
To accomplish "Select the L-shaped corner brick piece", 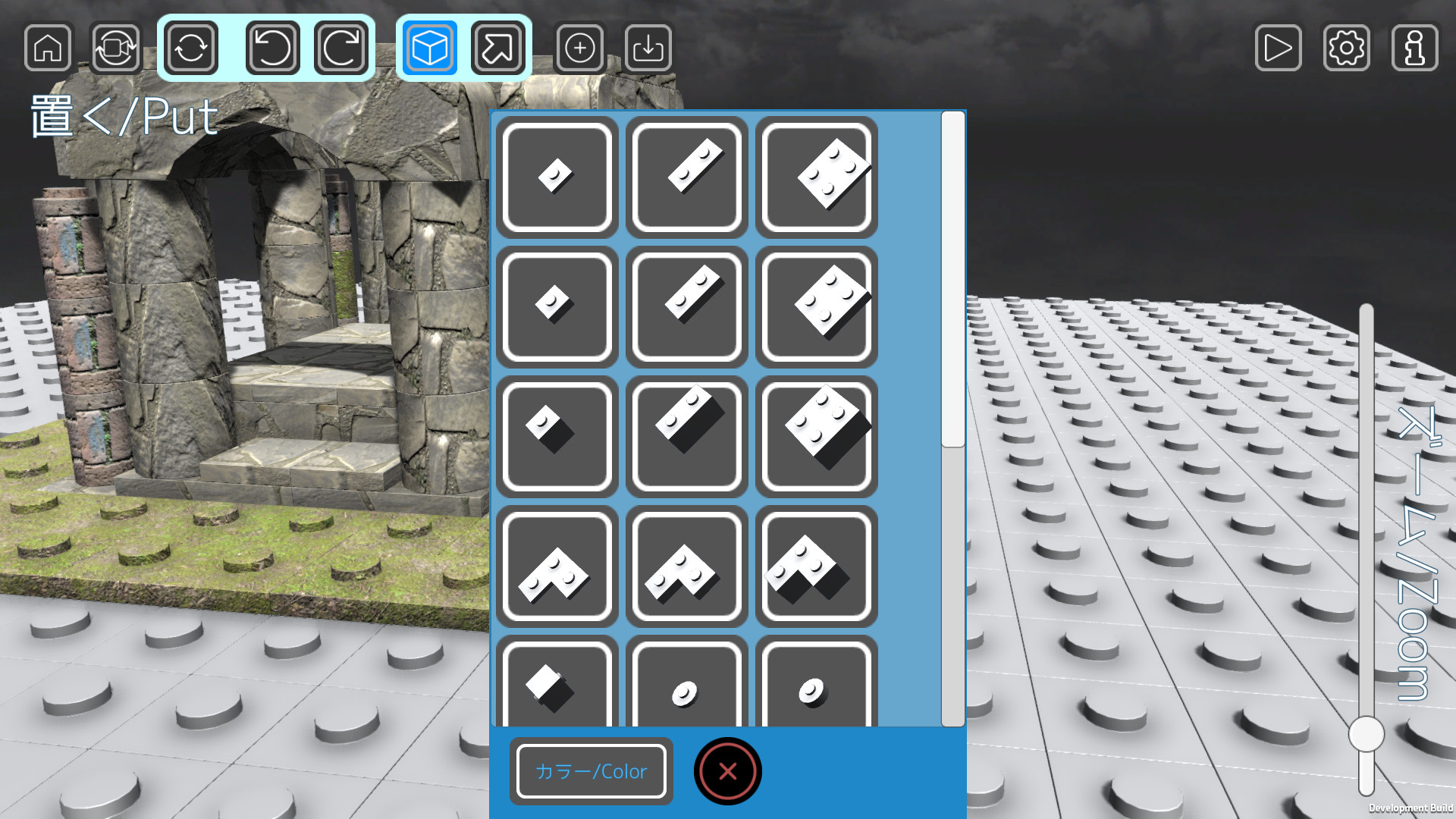I will point(556,567).
